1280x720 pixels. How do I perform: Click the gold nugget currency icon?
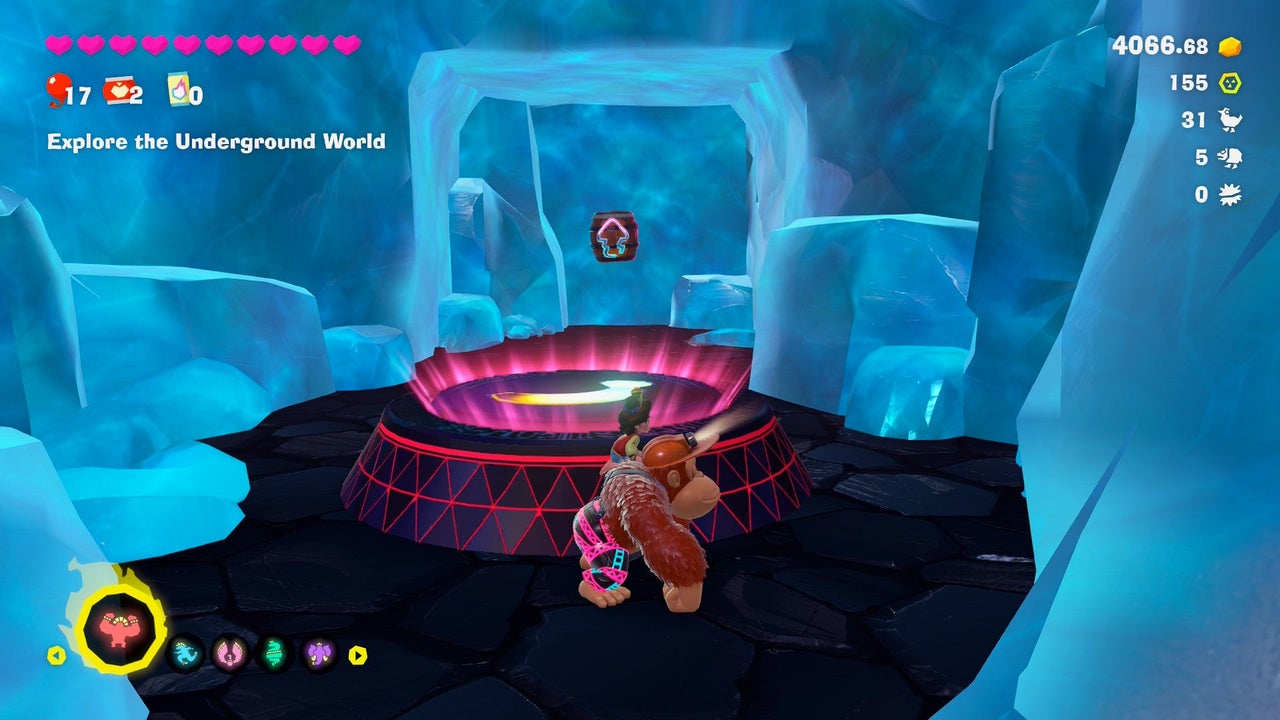click(x=1230, y=46)
